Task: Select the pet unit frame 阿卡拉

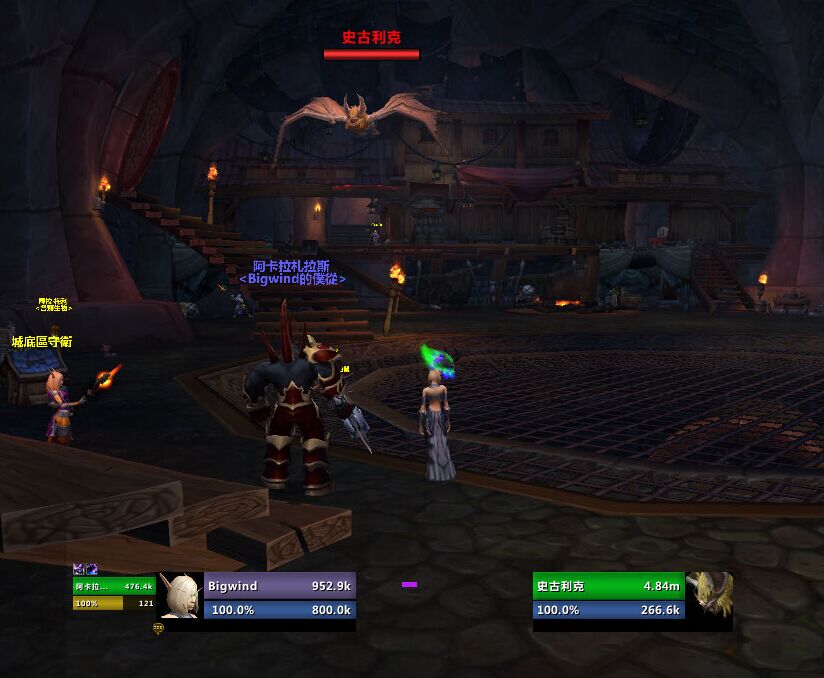Action: 114,587
